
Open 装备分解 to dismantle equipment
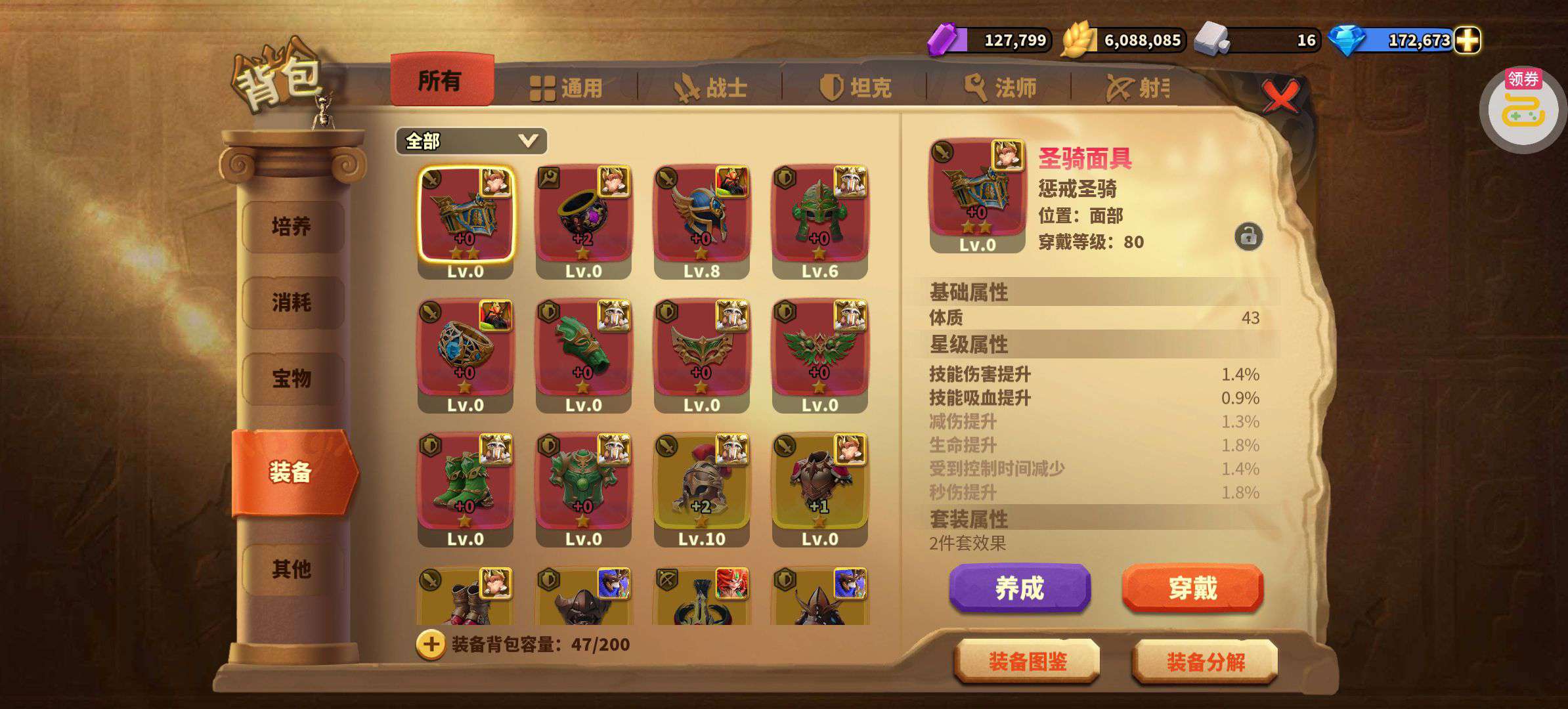(x=1205, y=662)
